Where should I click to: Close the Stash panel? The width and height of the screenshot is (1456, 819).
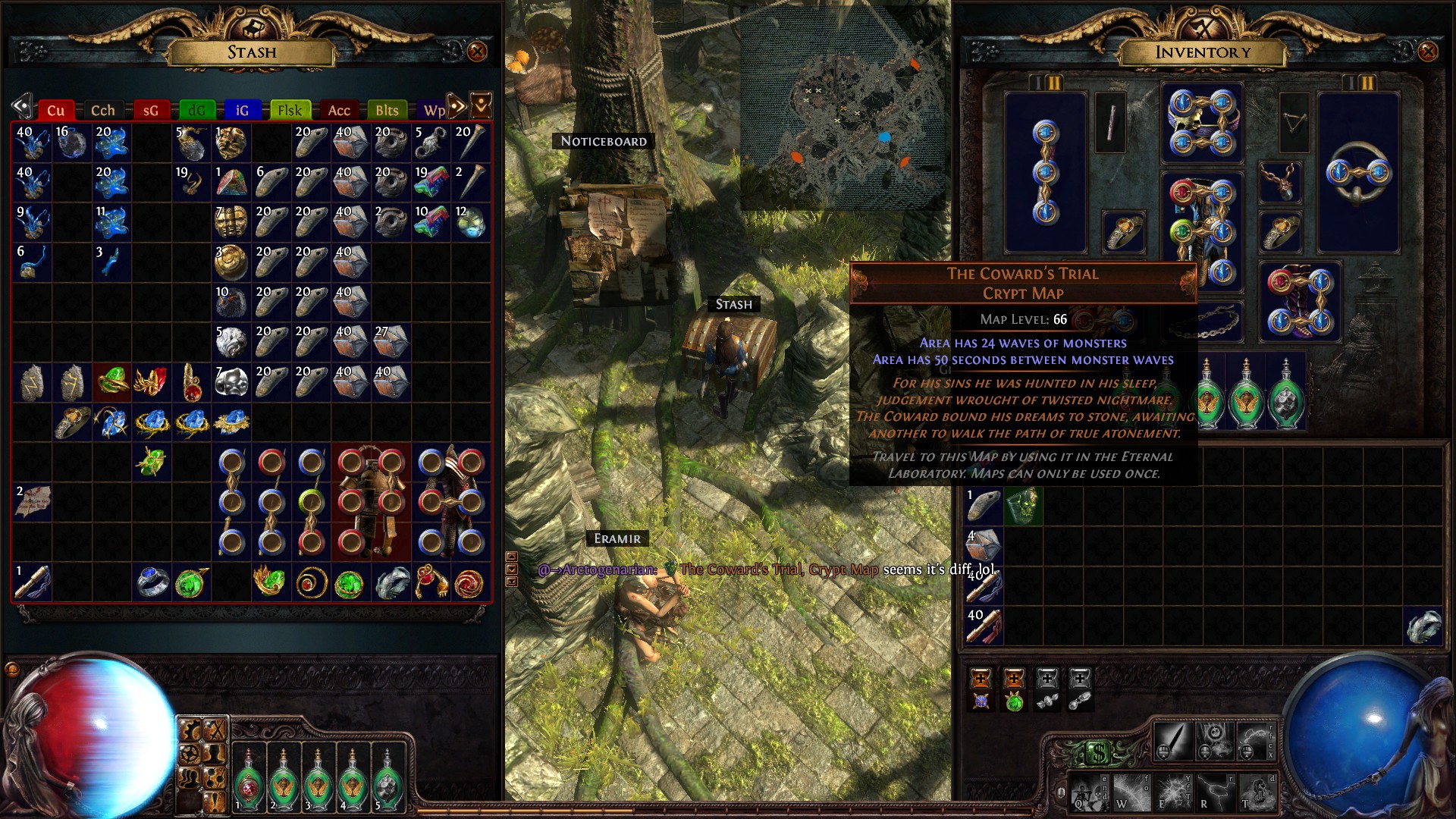pyautogui.click(x=477, y=52)
